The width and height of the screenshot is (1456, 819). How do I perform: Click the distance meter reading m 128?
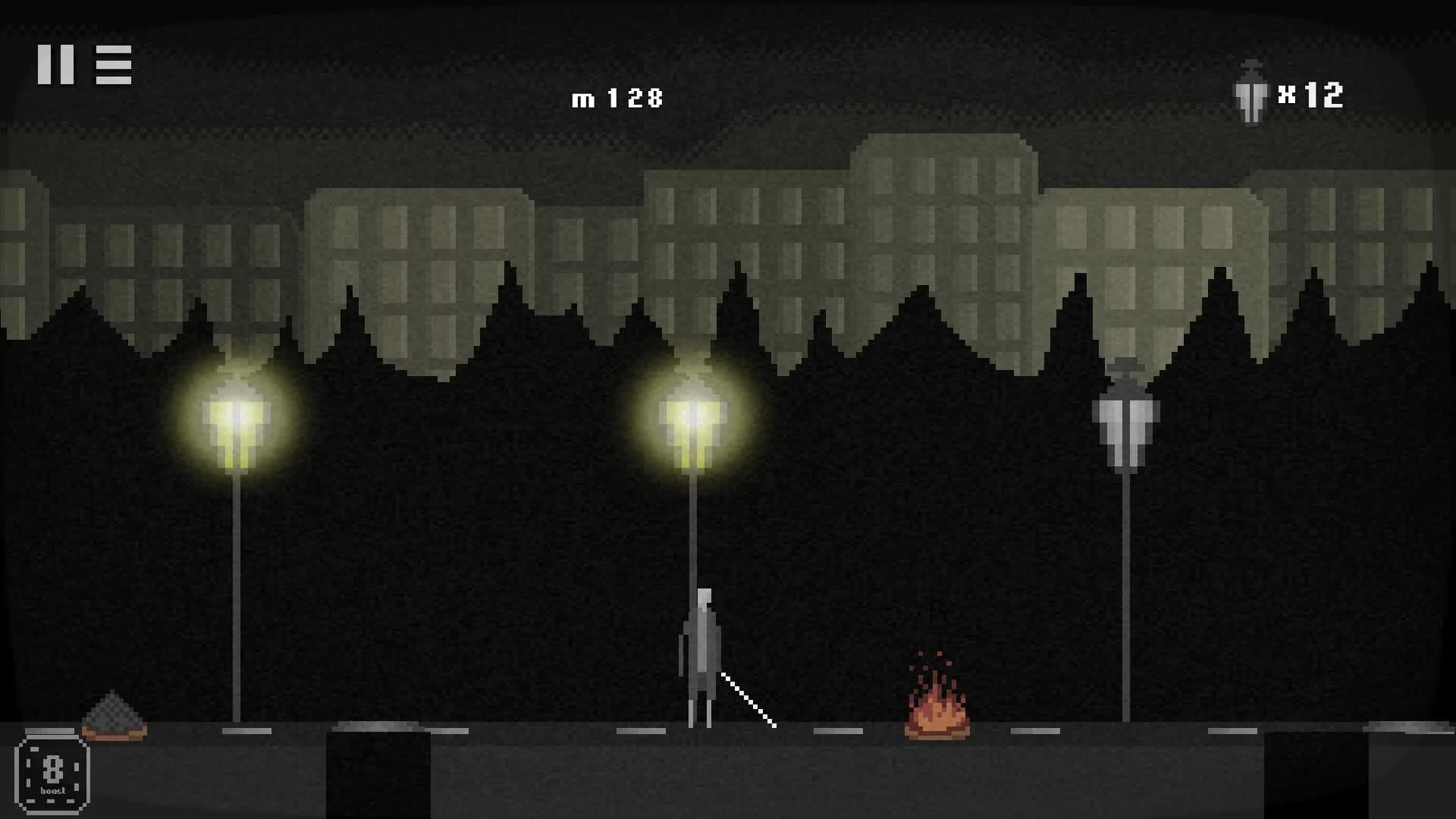(620, 97)
